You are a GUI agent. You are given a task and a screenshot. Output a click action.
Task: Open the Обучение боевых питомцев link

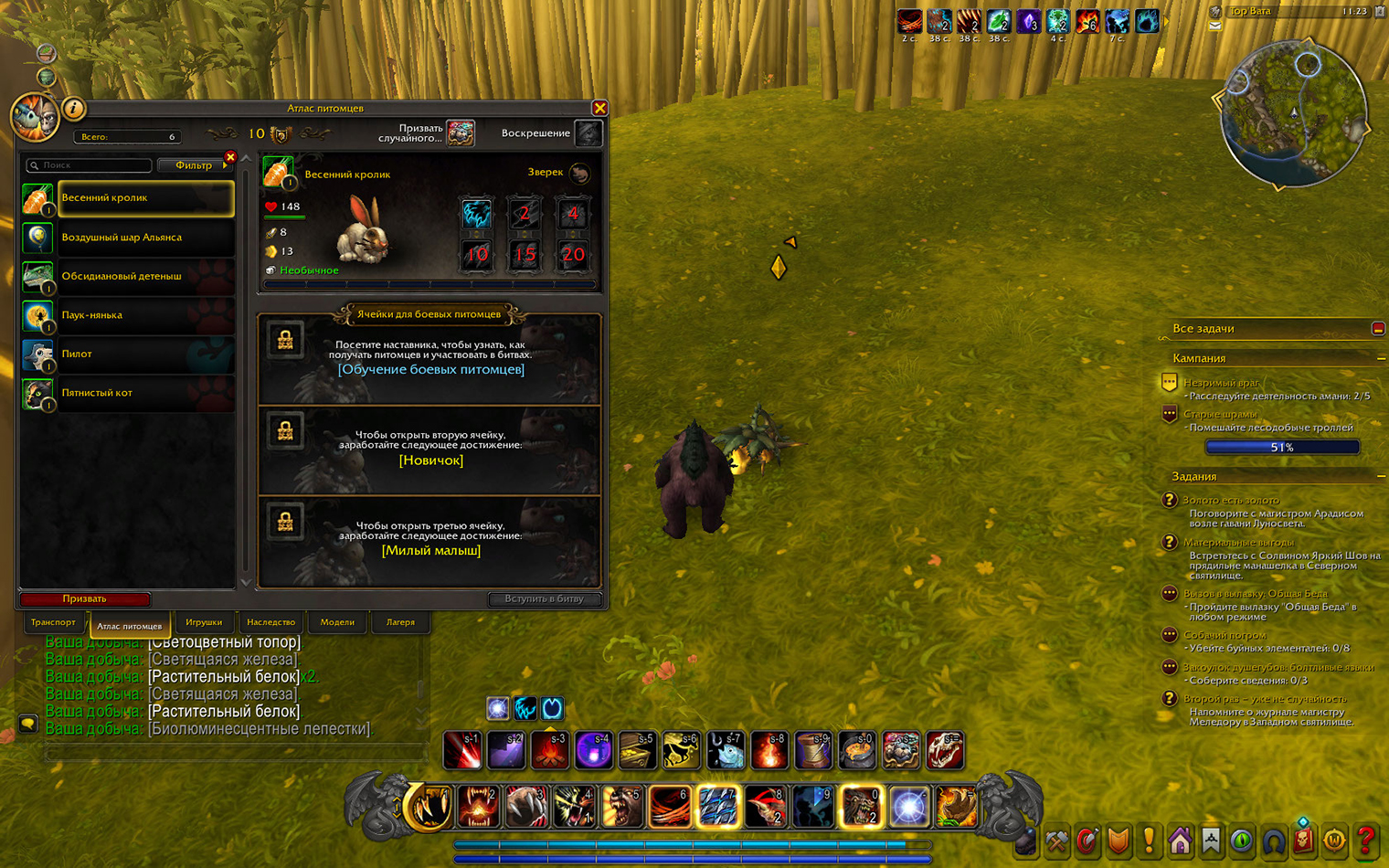pyautogui.click(x=430, y=370)
